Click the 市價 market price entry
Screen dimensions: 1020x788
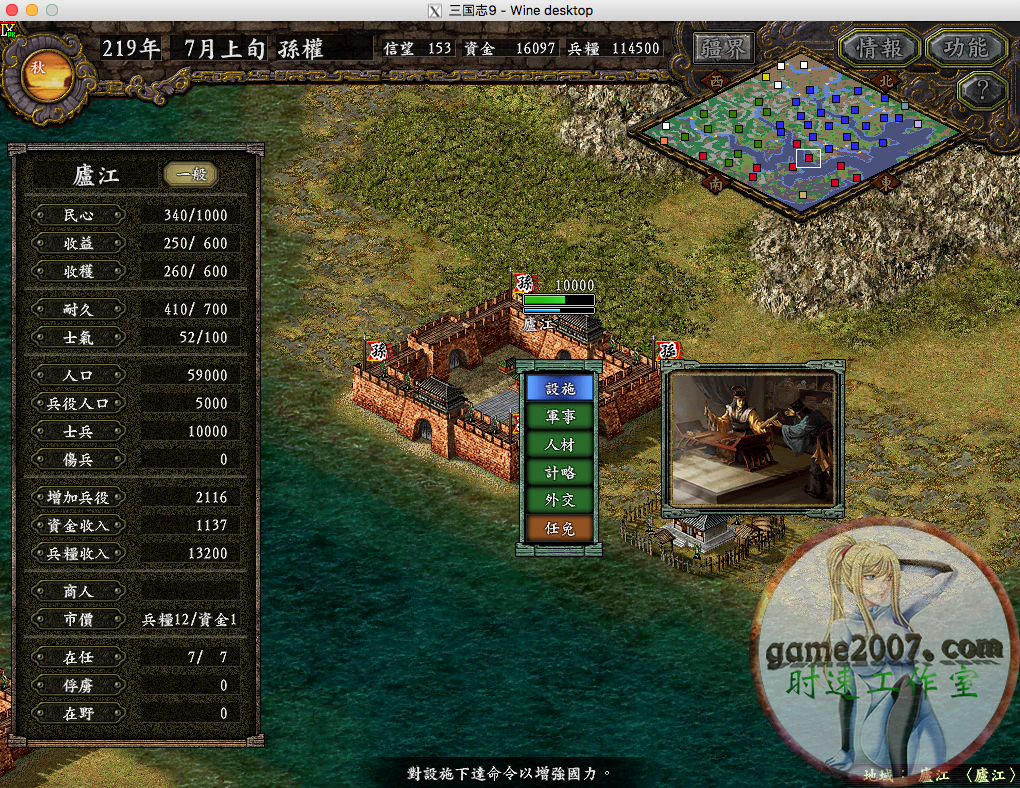[x=78, y=619]
